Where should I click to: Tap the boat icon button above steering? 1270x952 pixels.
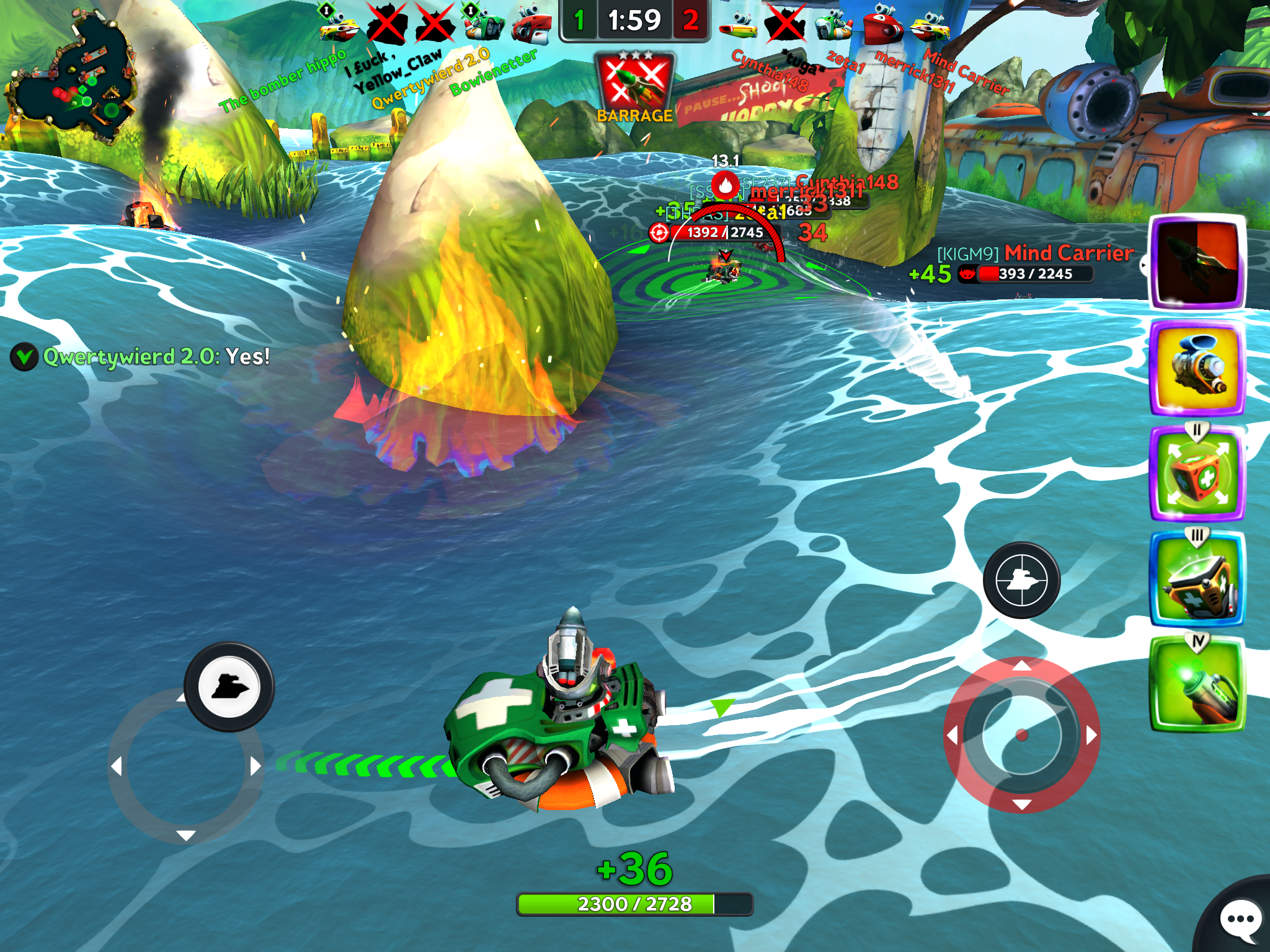coord(229,687)
